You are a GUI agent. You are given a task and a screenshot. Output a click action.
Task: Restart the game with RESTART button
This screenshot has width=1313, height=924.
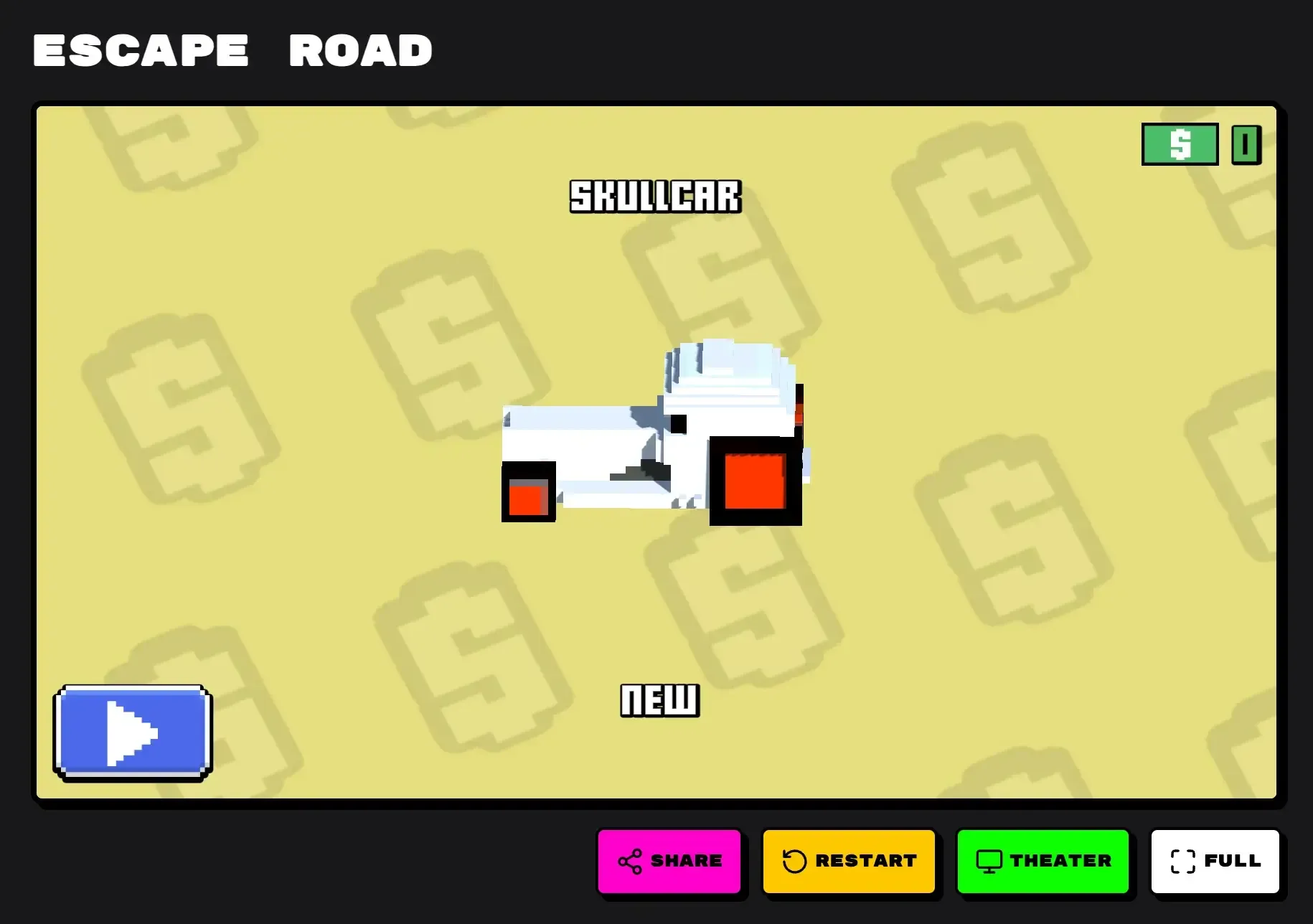click(850, 861)
